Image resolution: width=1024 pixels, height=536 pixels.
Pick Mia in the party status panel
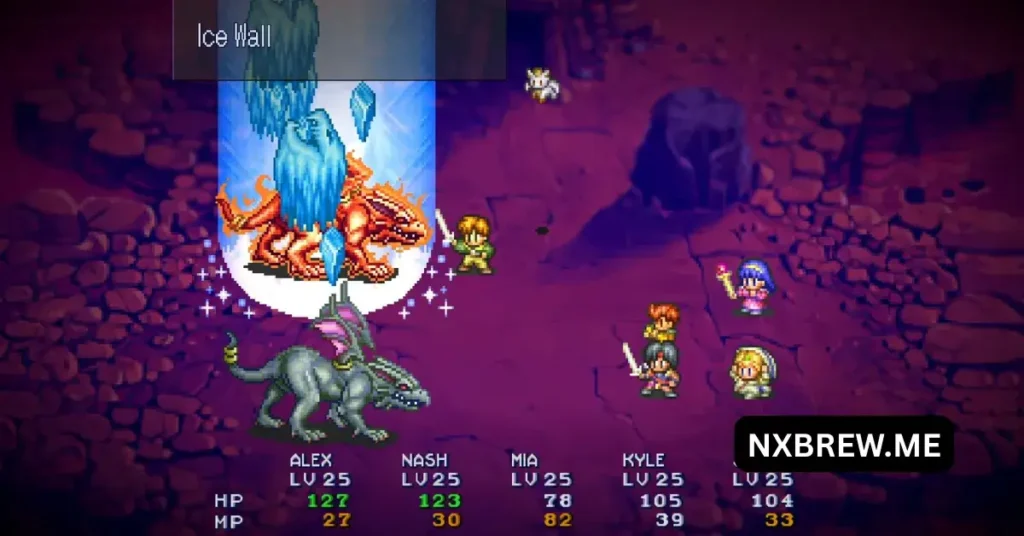524,461
